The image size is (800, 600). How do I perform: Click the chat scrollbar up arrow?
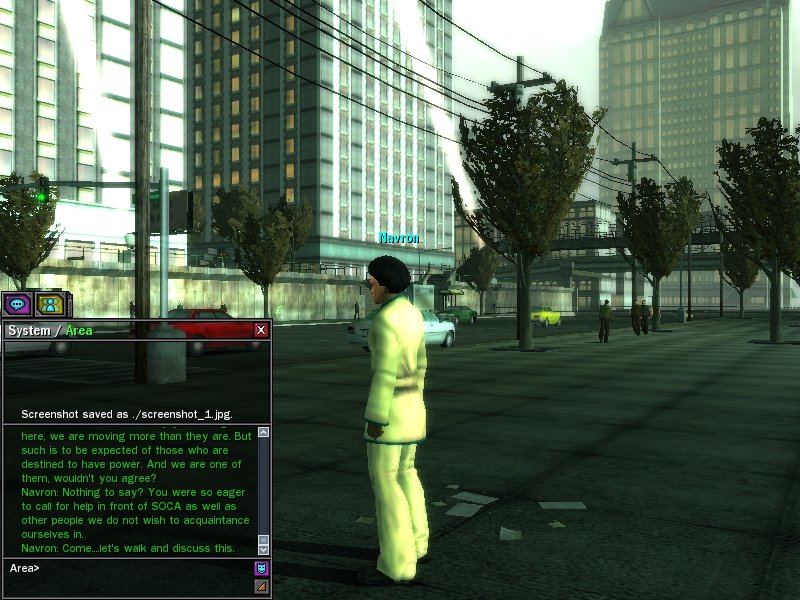click(263, 433)
